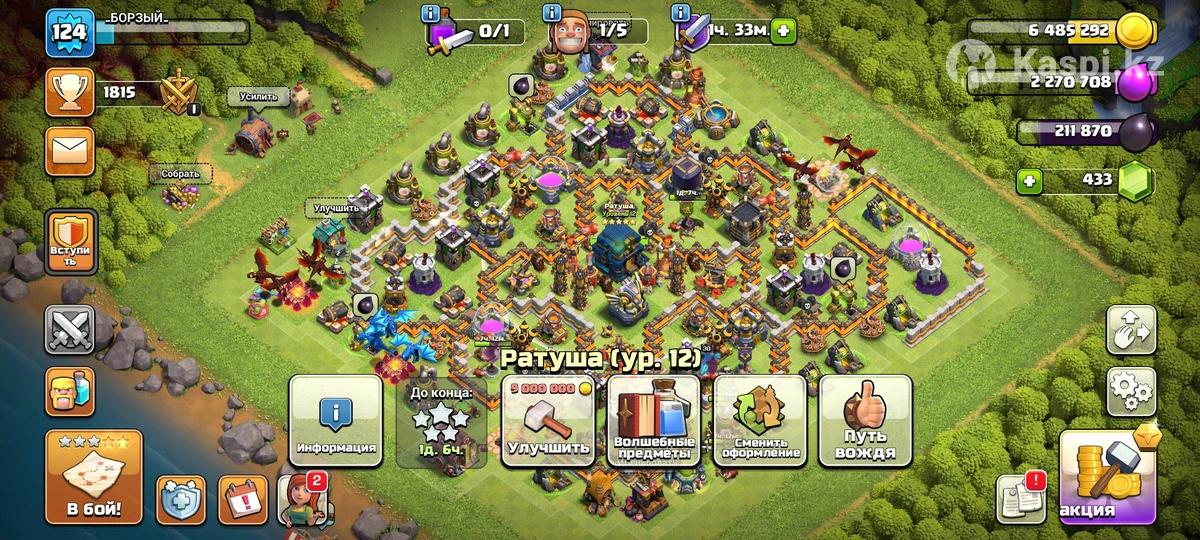This screenshot has height=540, width=1200.
Task: Open the player level 124 badge
Action: (x=70, y=34)
